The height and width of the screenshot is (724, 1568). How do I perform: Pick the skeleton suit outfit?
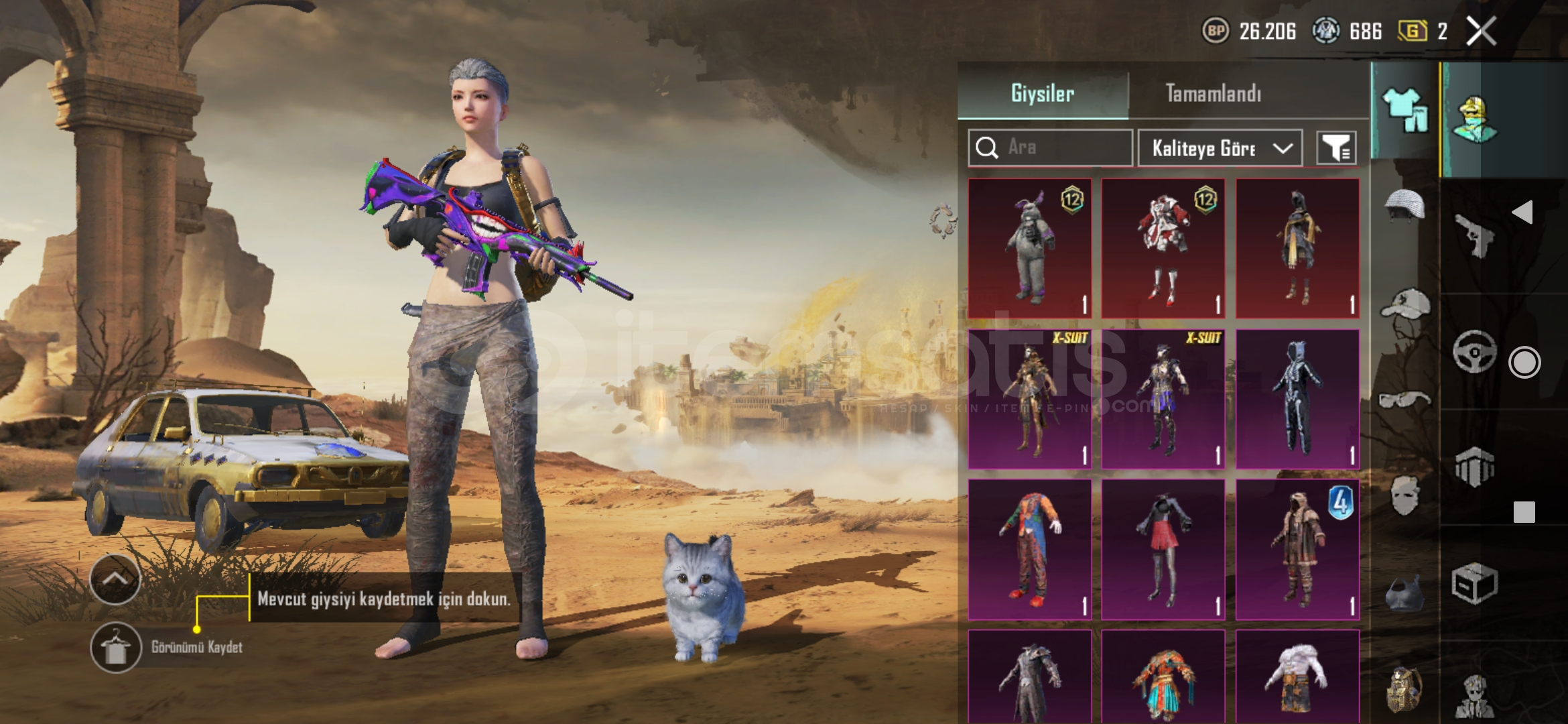click(x=1297, y=399)
